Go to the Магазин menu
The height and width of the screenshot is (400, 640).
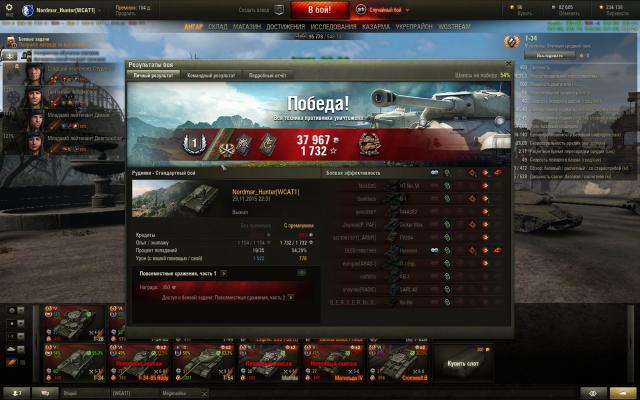pyautogui.click(x=246, y=27)
